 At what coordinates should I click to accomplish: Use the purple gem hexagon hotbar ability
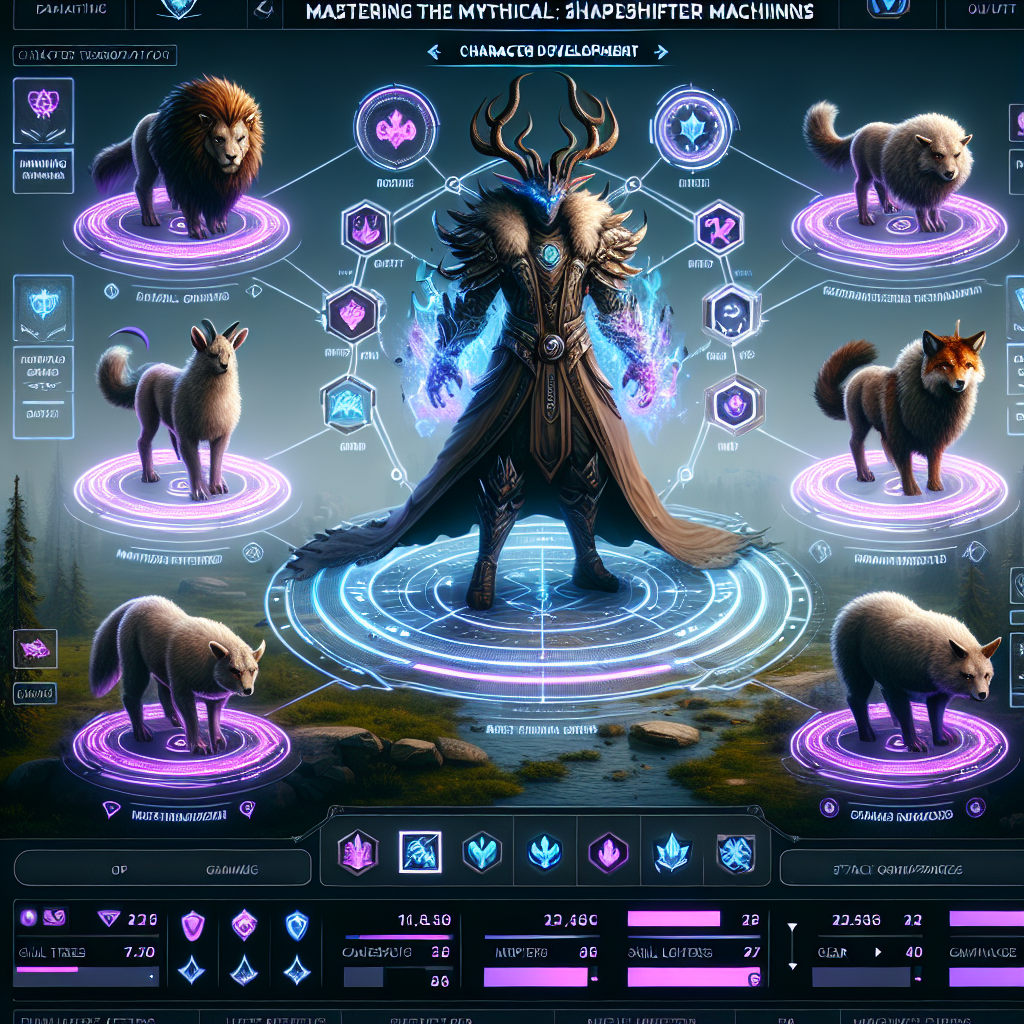coord(607,852)
